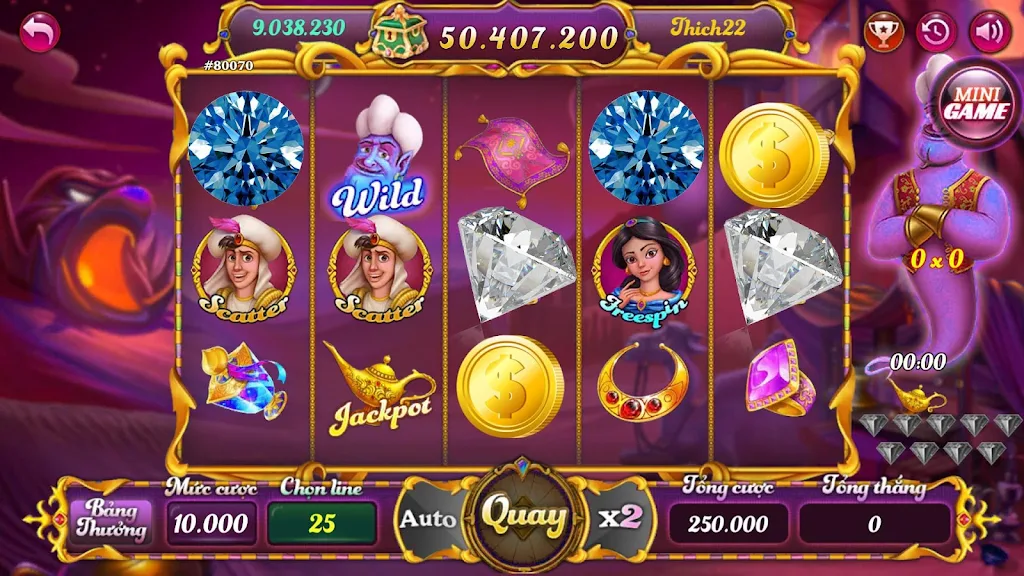This screenshot has width=1024, height=576.
Task: Toggle the sound speaker button
Action: [x=990, y=31]
